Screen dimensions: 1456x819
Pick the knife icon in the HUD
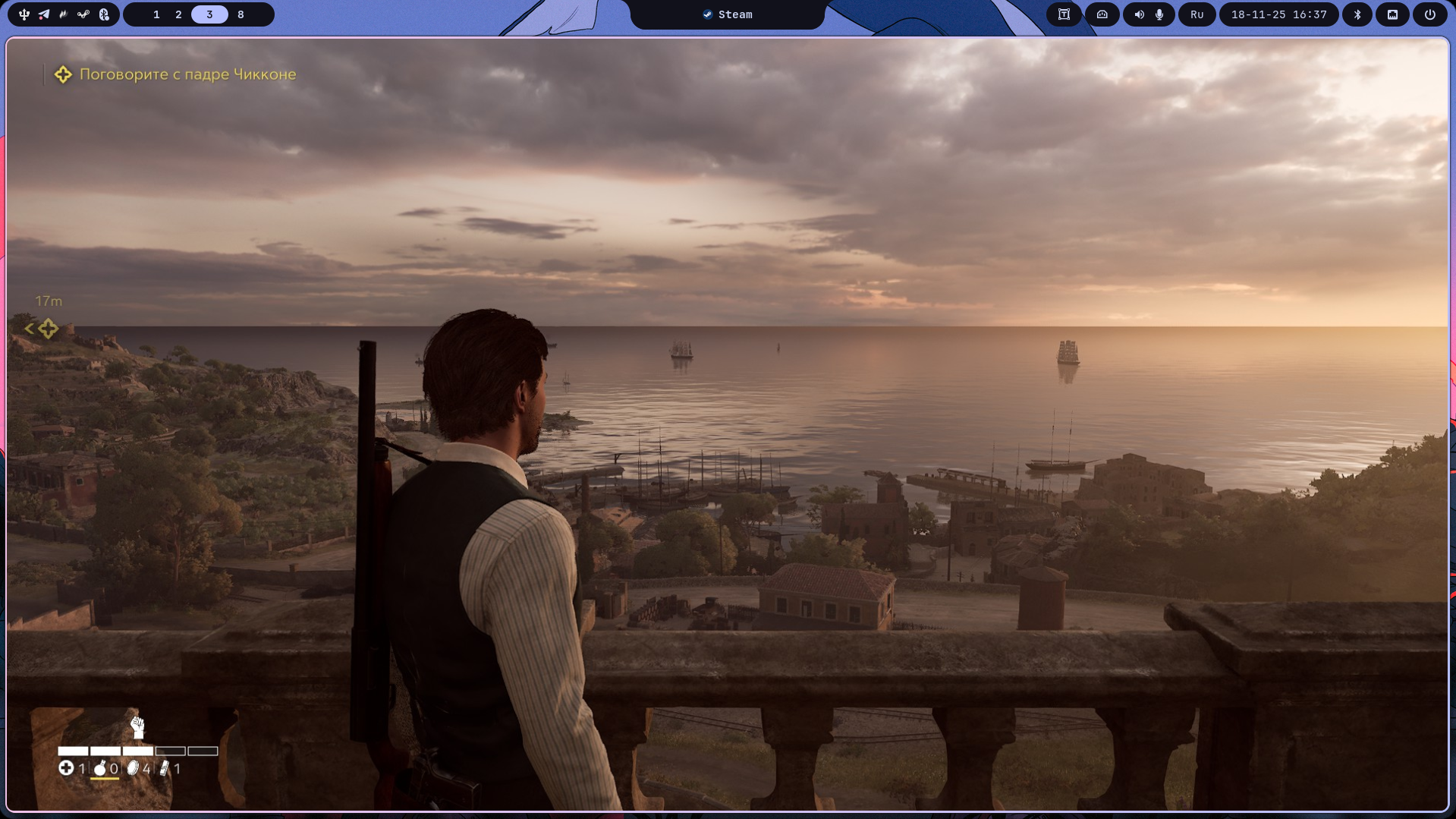pyautogui.click(x=164, y=769)
